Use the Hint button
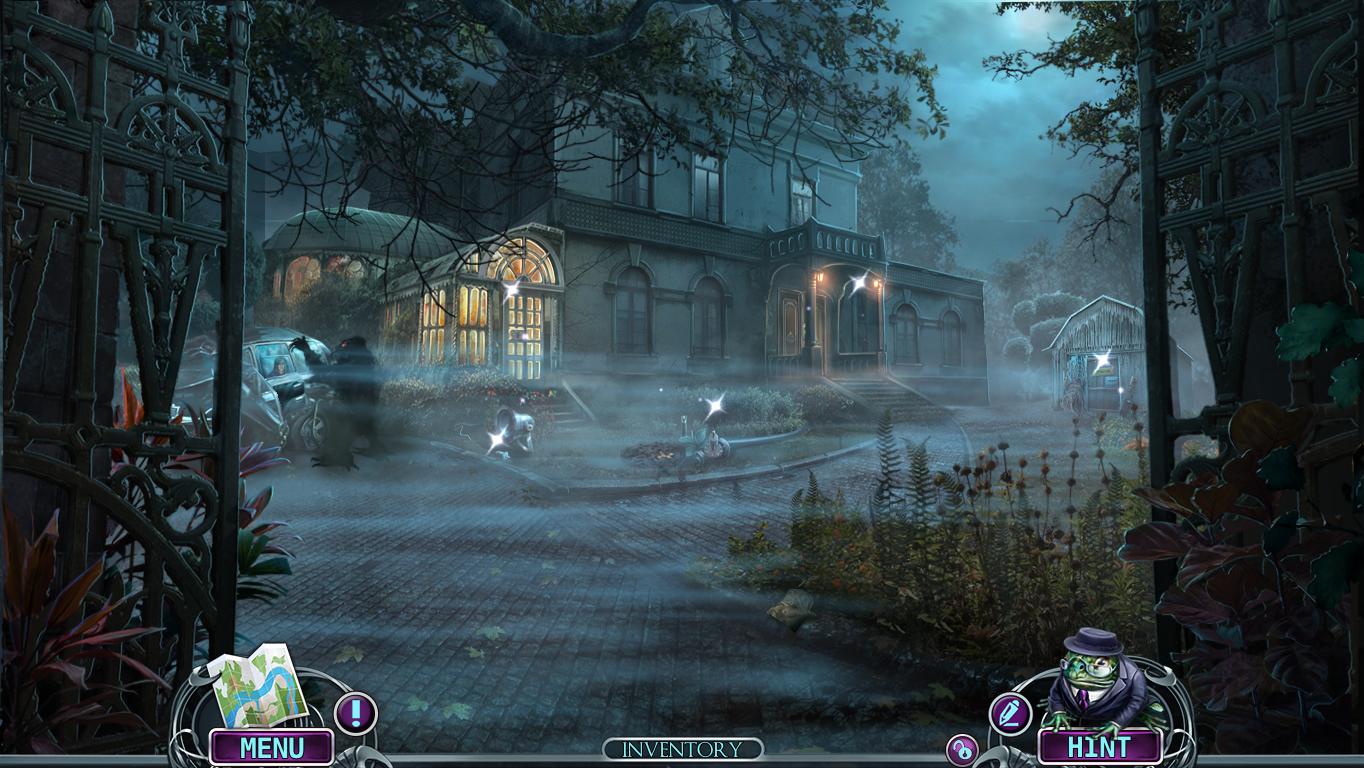This screenshot has width=1364, height=768. 1099,747
